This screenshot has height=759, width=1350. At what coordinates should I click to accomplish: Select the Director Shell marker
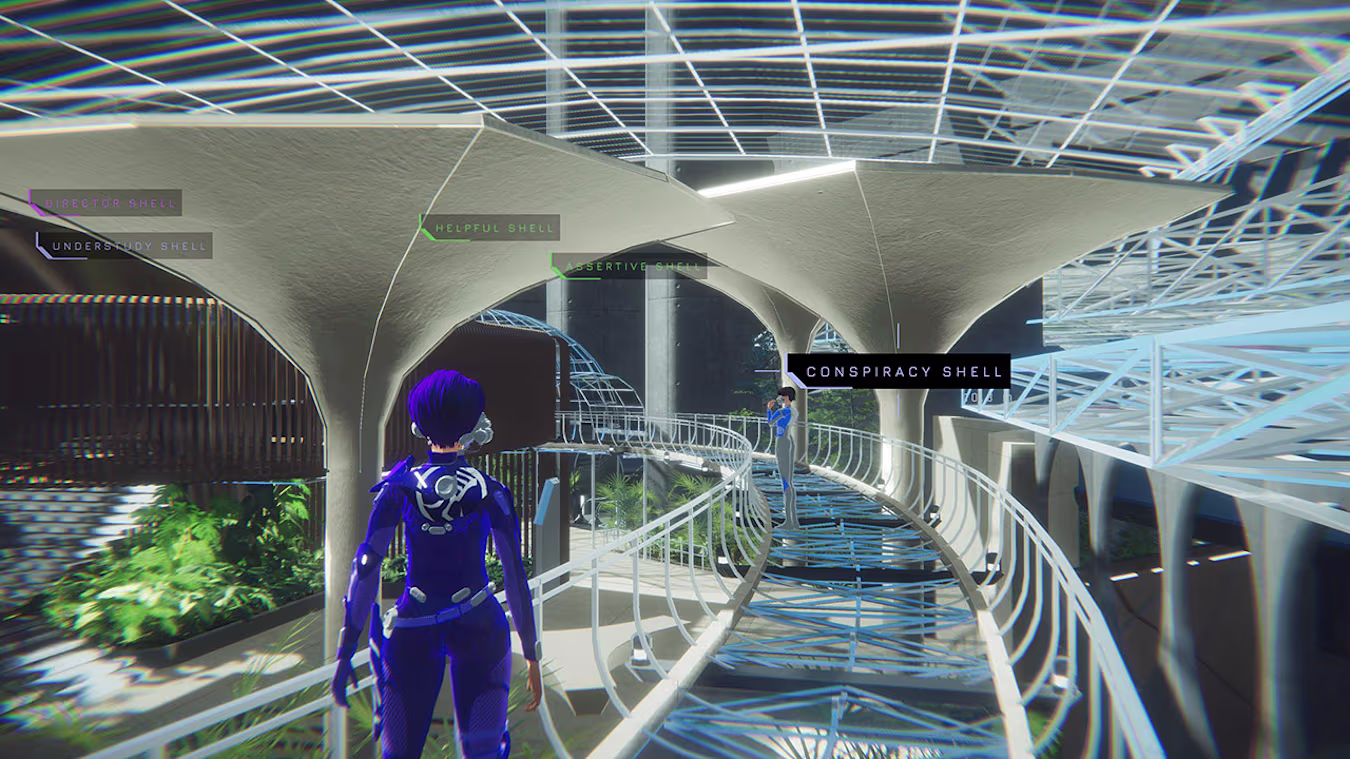coord(109,203)
